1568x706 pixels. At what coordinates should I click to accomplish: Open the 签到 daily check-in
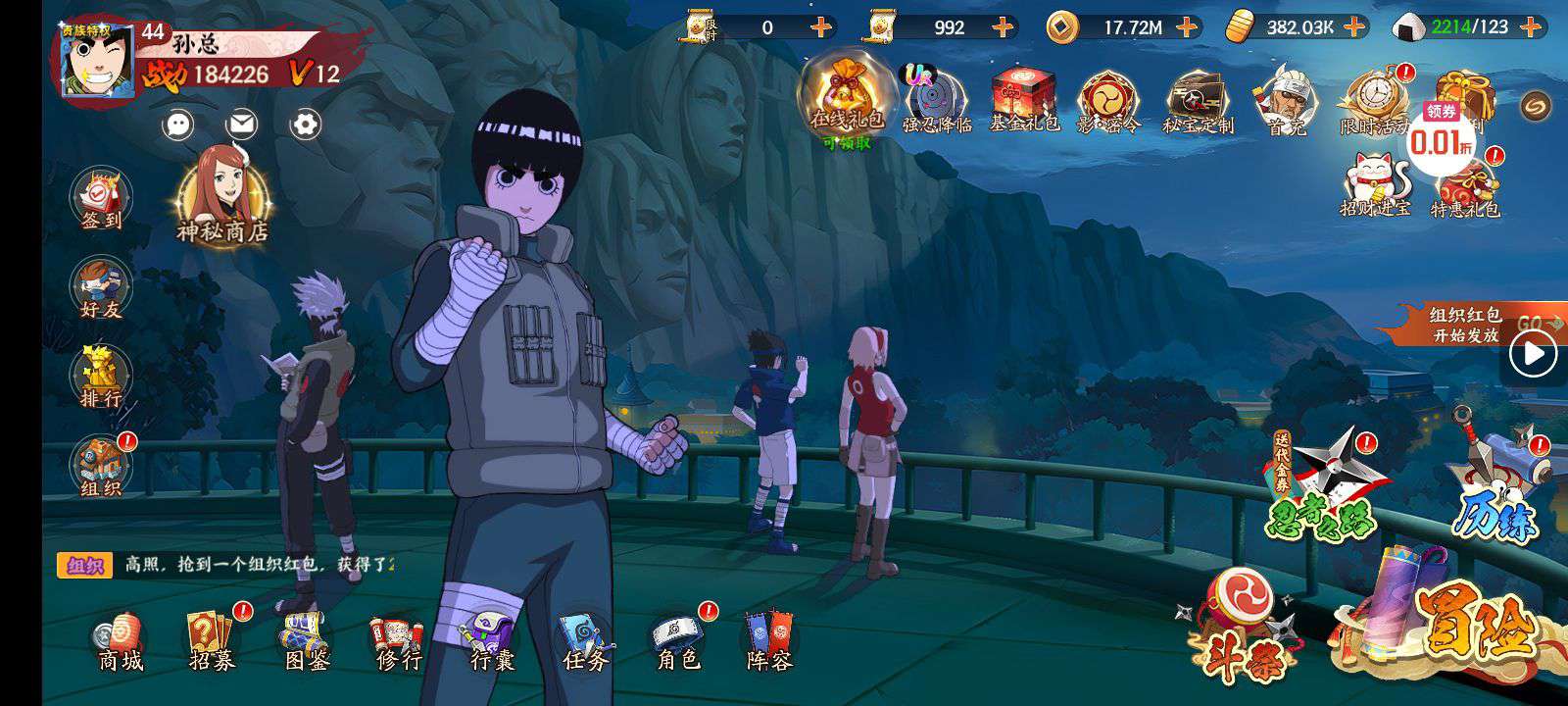point(101,201)
